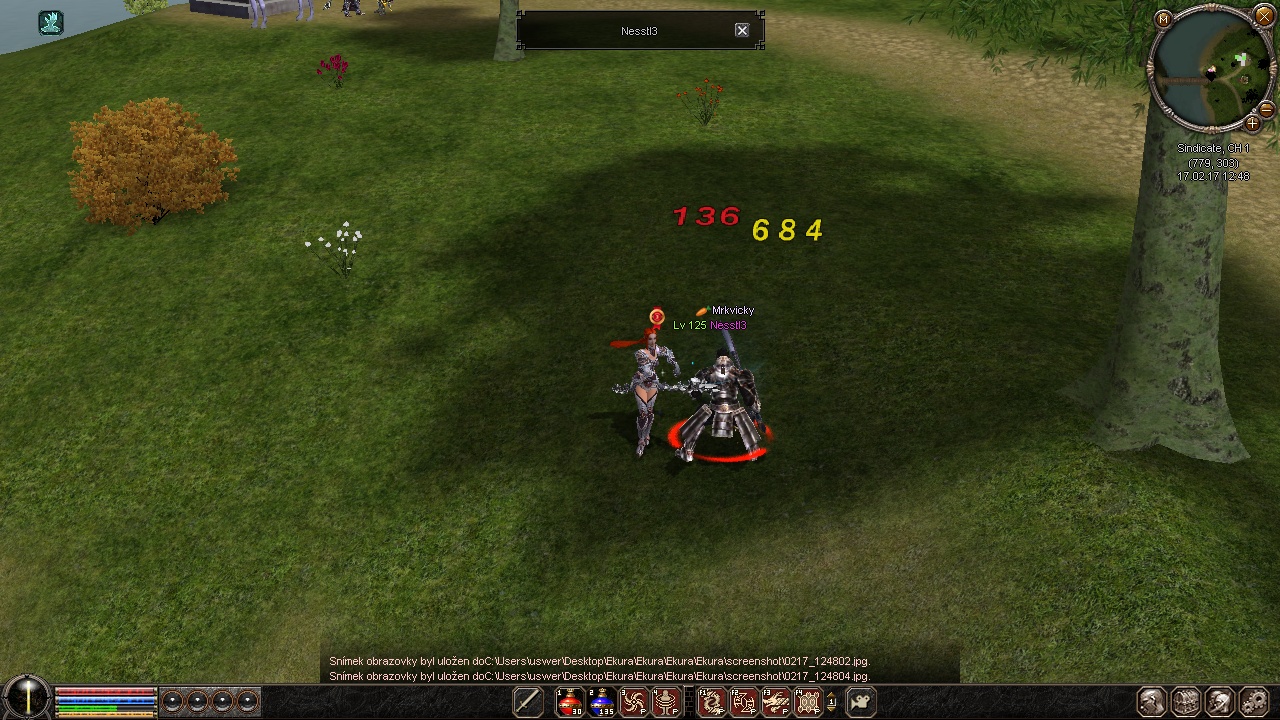Image resolution: width=1280 pixels, height=720 pixels.
Task: Open the large map with the M button
Action: tap(1163, 19)
